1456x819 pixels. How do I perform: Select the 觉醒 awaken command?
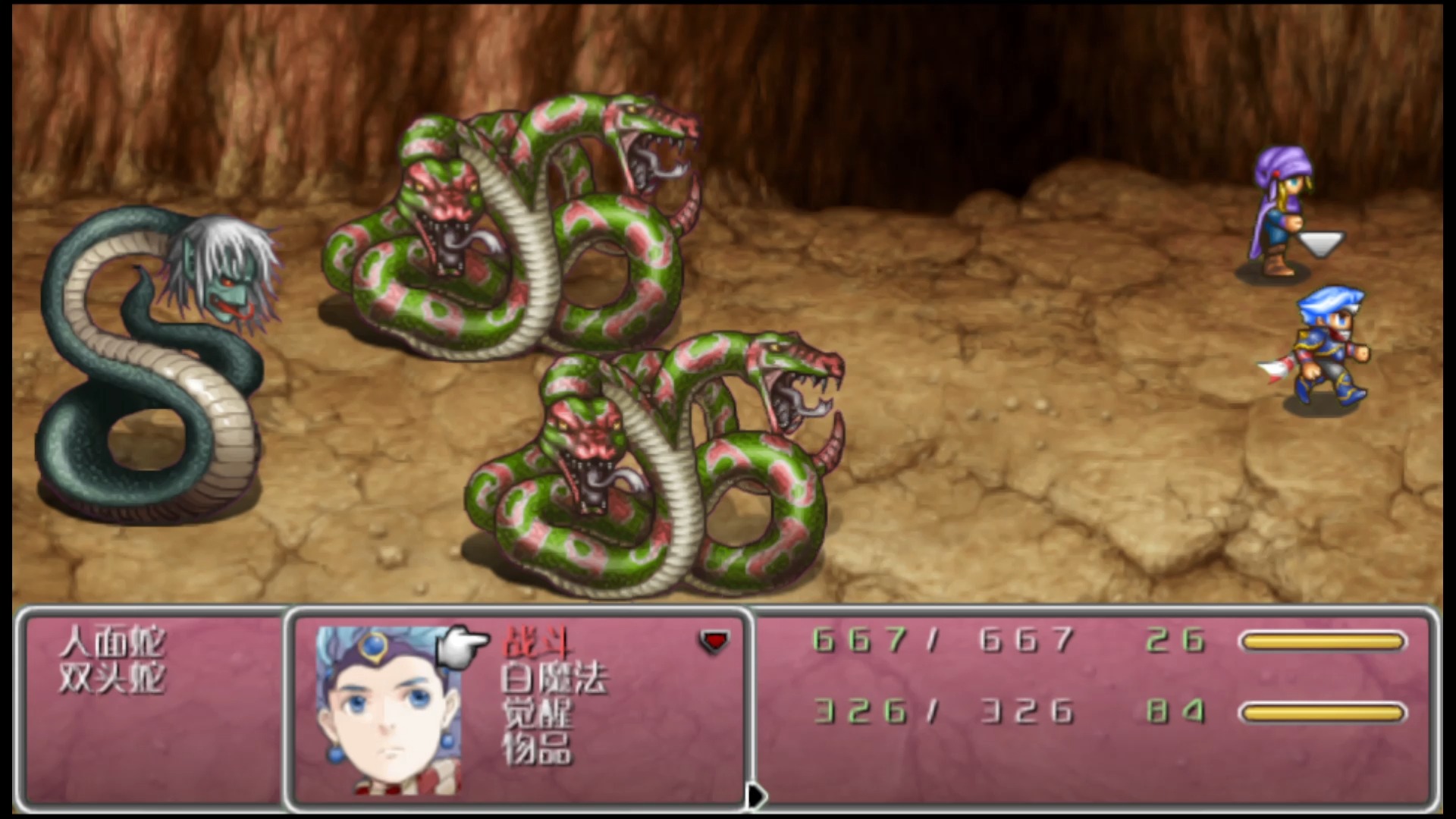[538, 712]
